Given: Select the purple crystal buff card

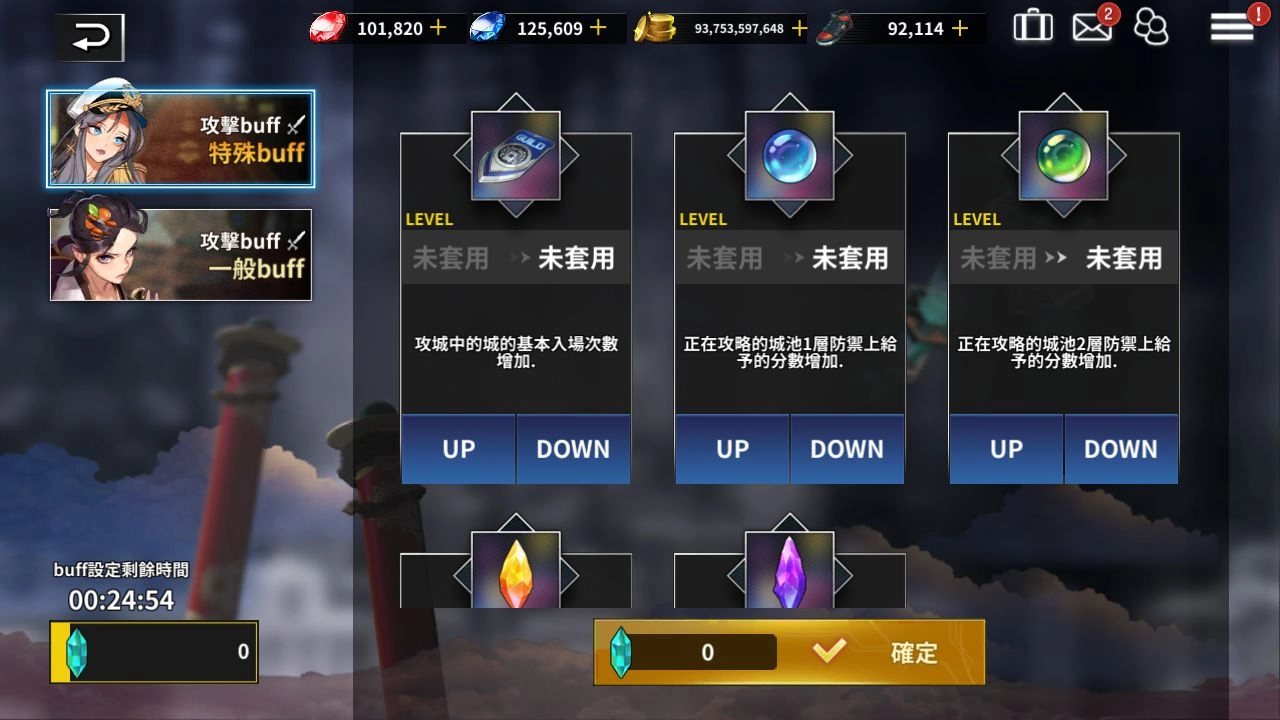Looking at the screenshot, I should point(790,572).
